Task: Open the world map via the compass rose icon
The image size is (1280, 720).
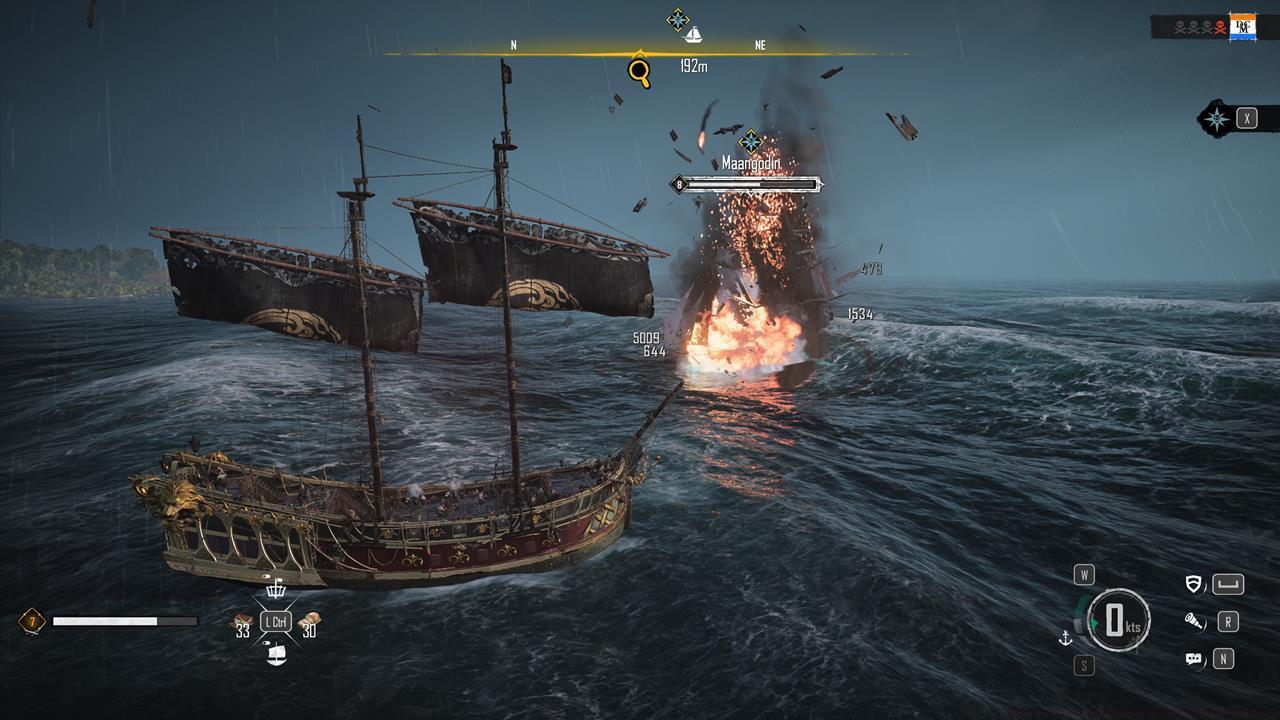Action: (x=1217, y=119)
